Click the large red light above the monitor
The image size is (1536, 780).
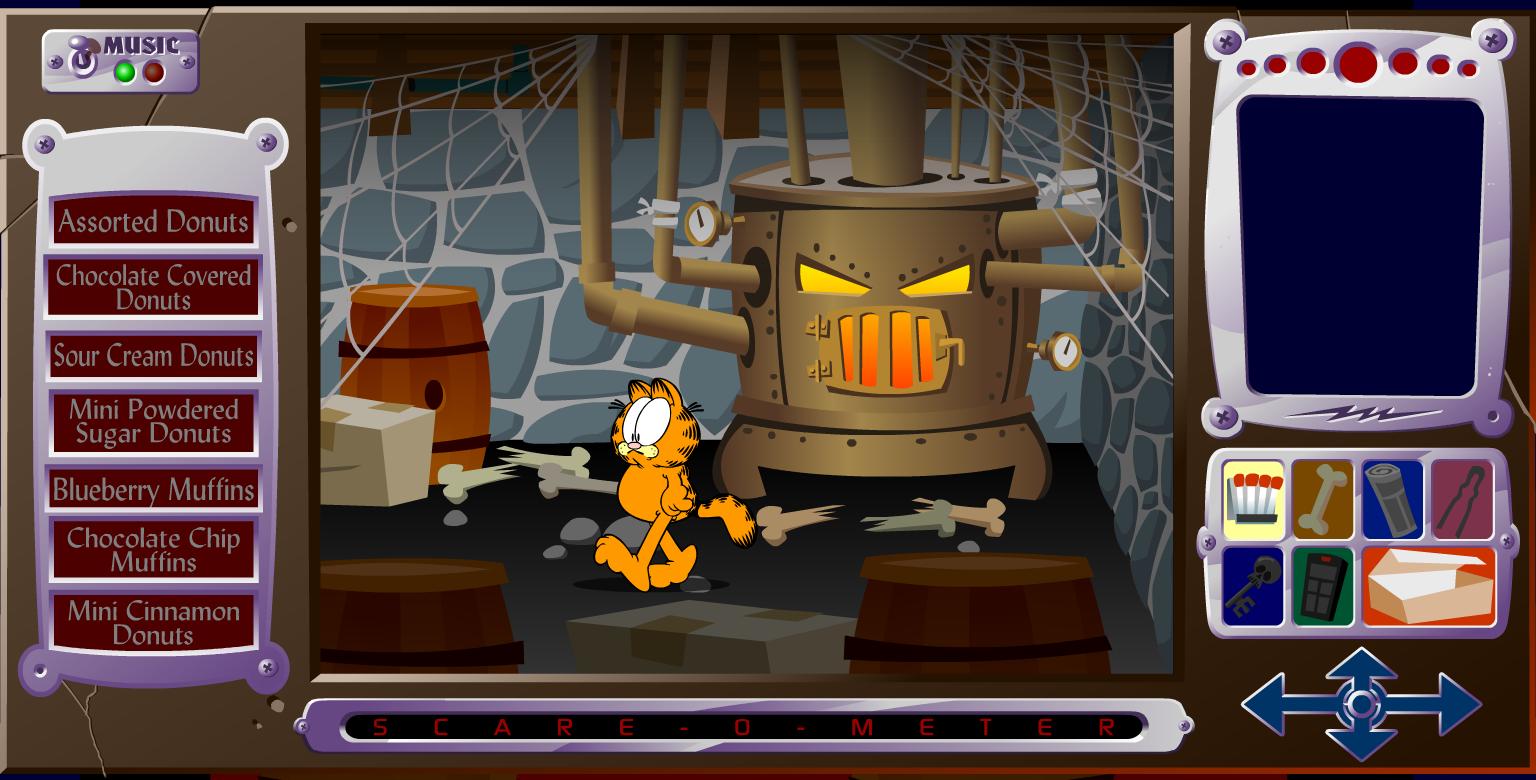click(1357, 66)
